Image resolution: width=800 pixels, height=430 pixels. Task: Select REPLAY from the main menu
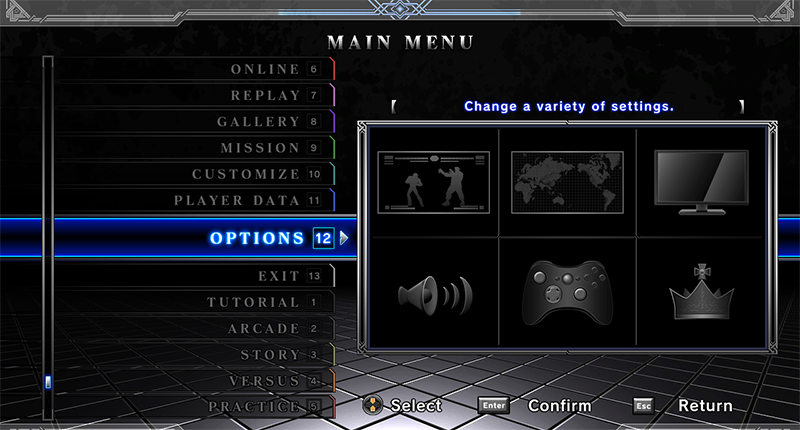pyautogui.click(x=265, y=95)
